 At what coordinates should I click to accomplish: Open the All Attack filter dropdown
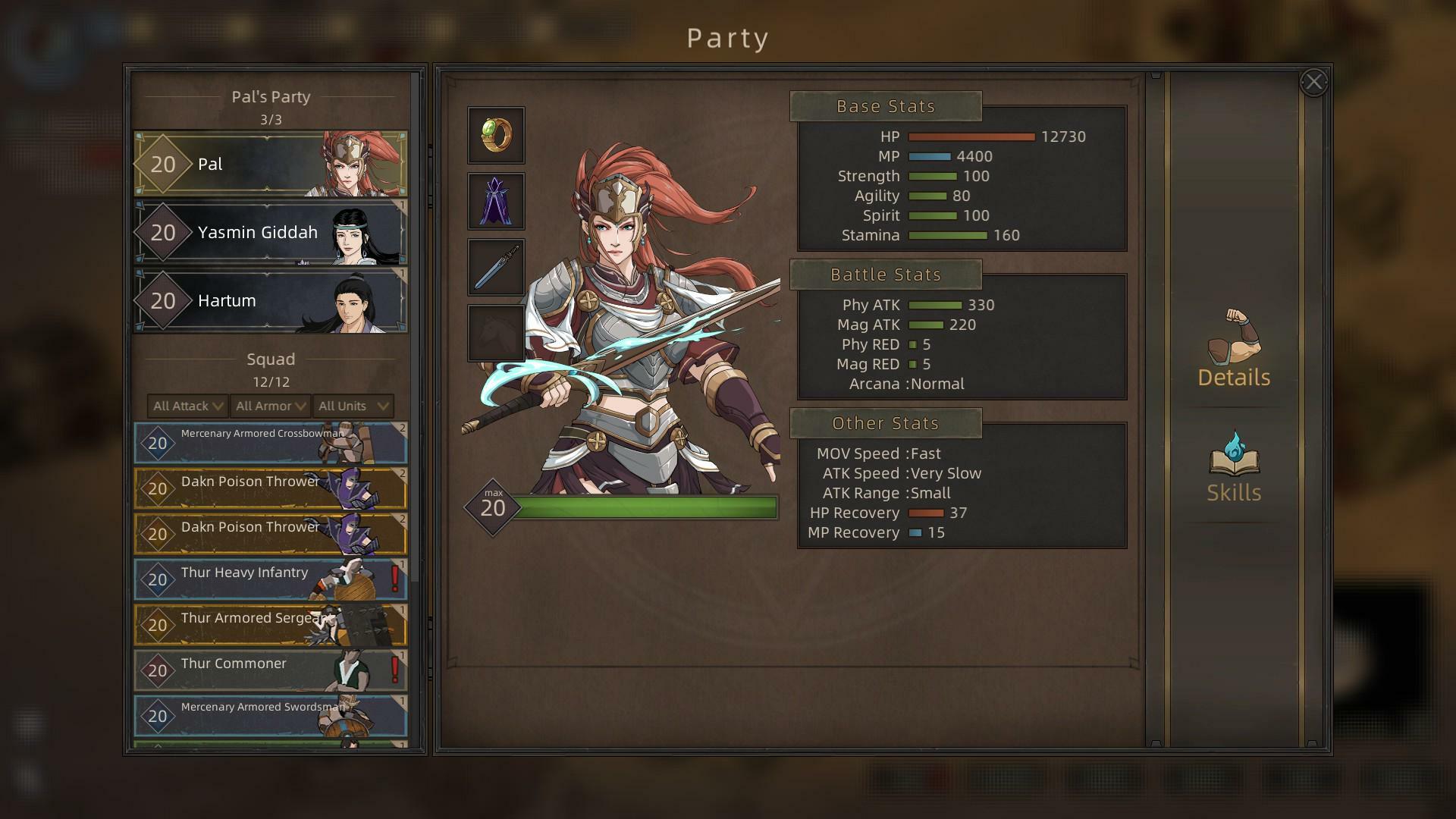point(188,406)
